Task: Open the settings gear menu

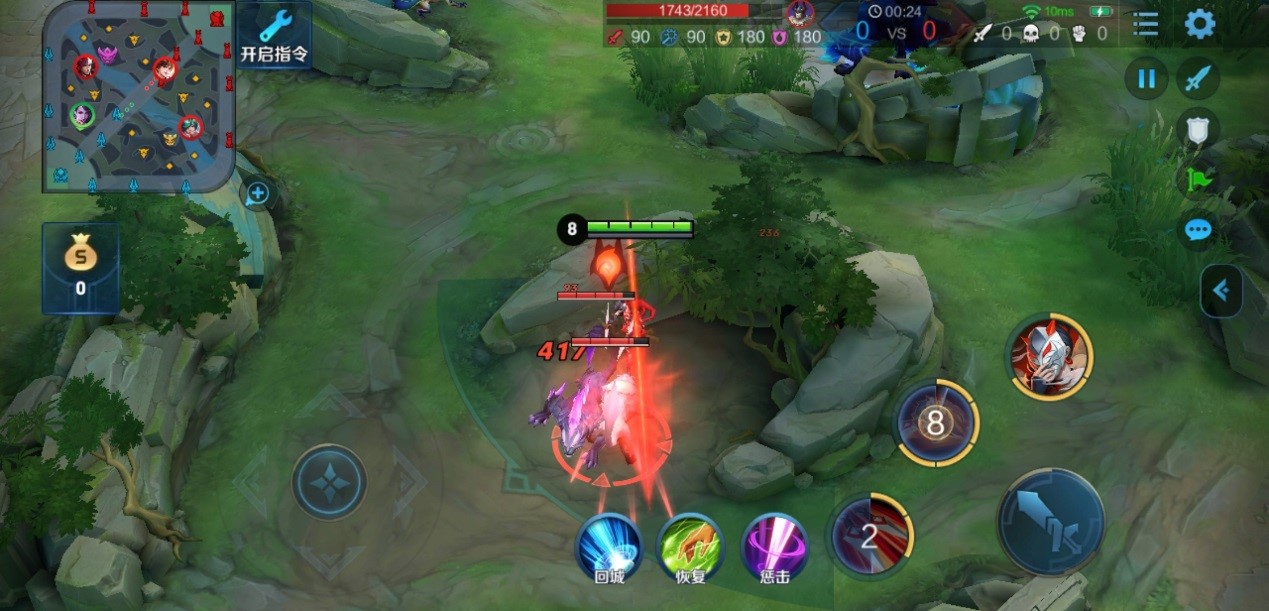Action: point(1199,23)
